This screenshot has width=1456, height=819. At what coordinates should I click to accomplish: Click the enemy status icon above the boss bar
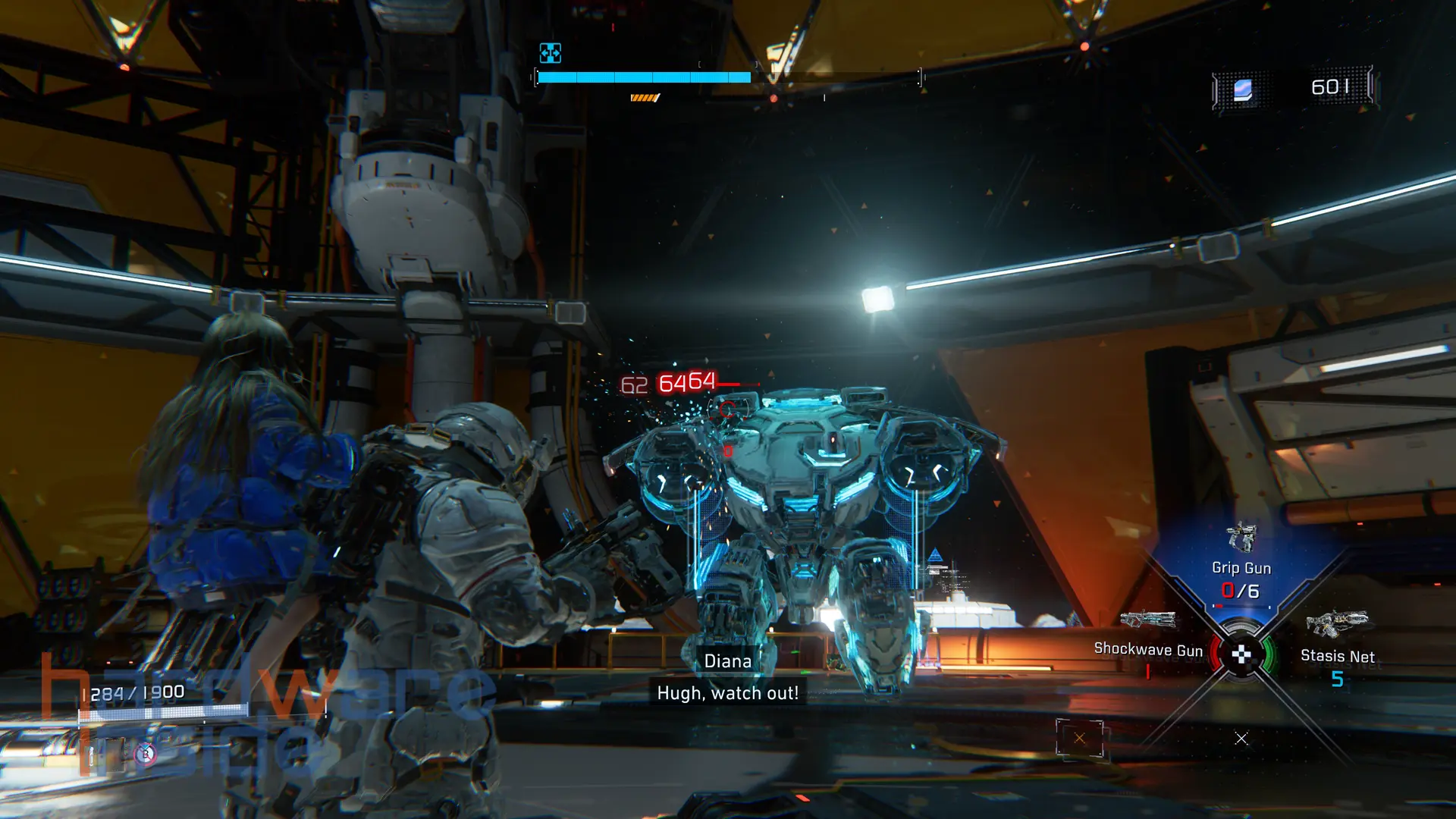tap(550, 52)
